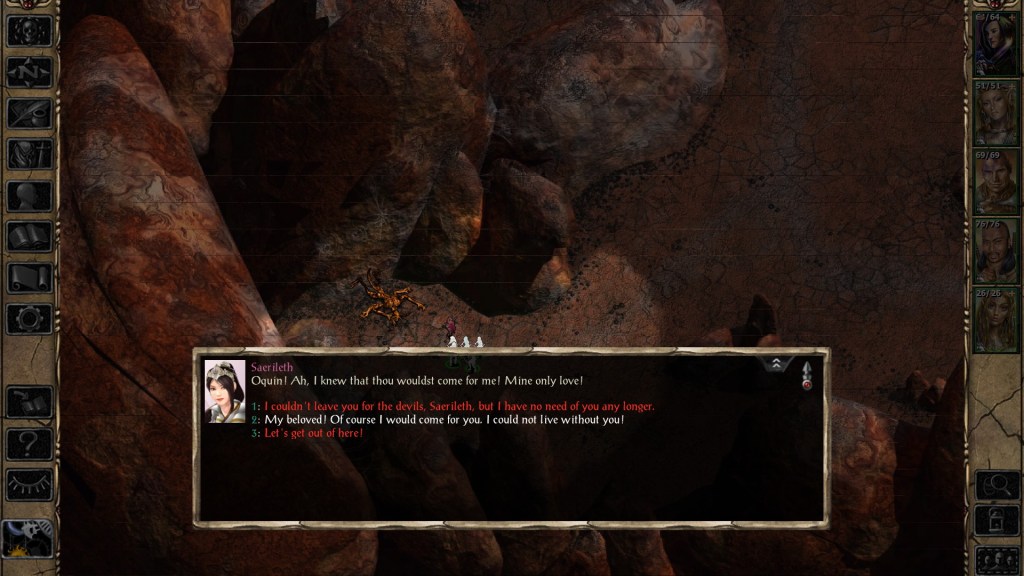Open game options with the gear icon

[x=29, y=319]
